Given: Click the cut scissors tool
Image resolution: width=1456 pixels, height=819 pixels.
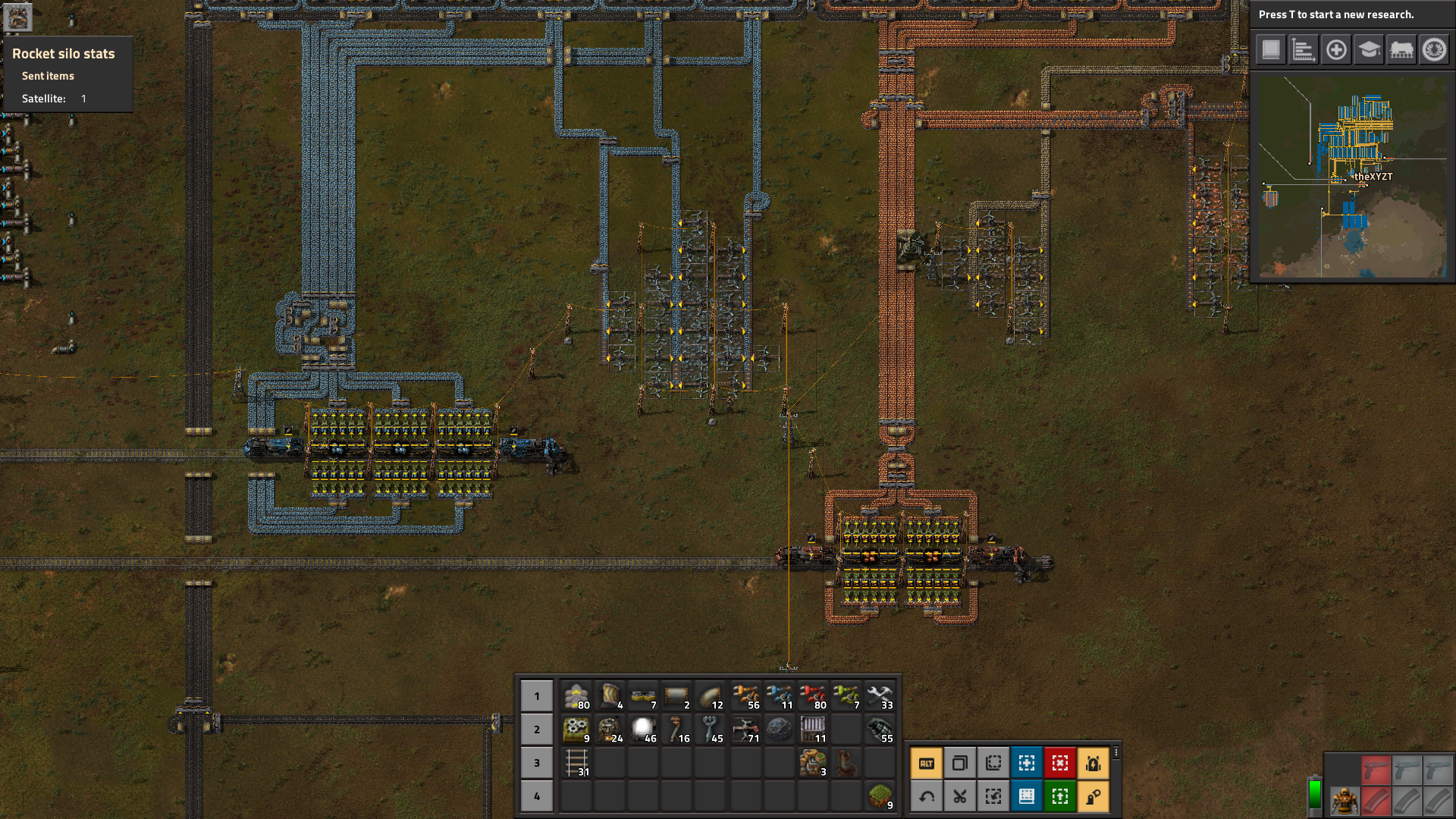Looking at the screenshot, I should 960,797.
